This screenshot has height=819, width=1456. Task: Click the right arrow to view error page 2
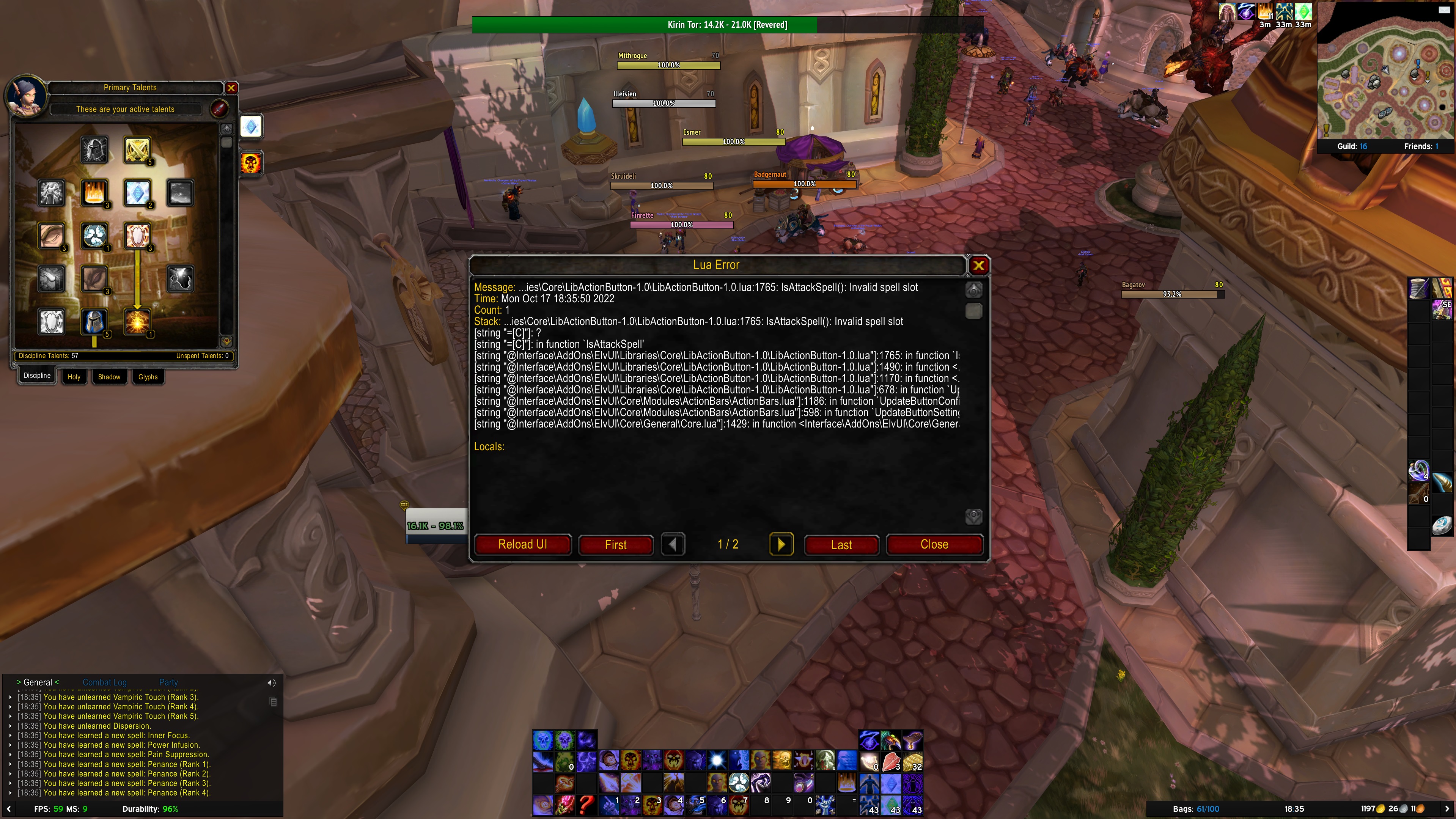pos(782,544)
